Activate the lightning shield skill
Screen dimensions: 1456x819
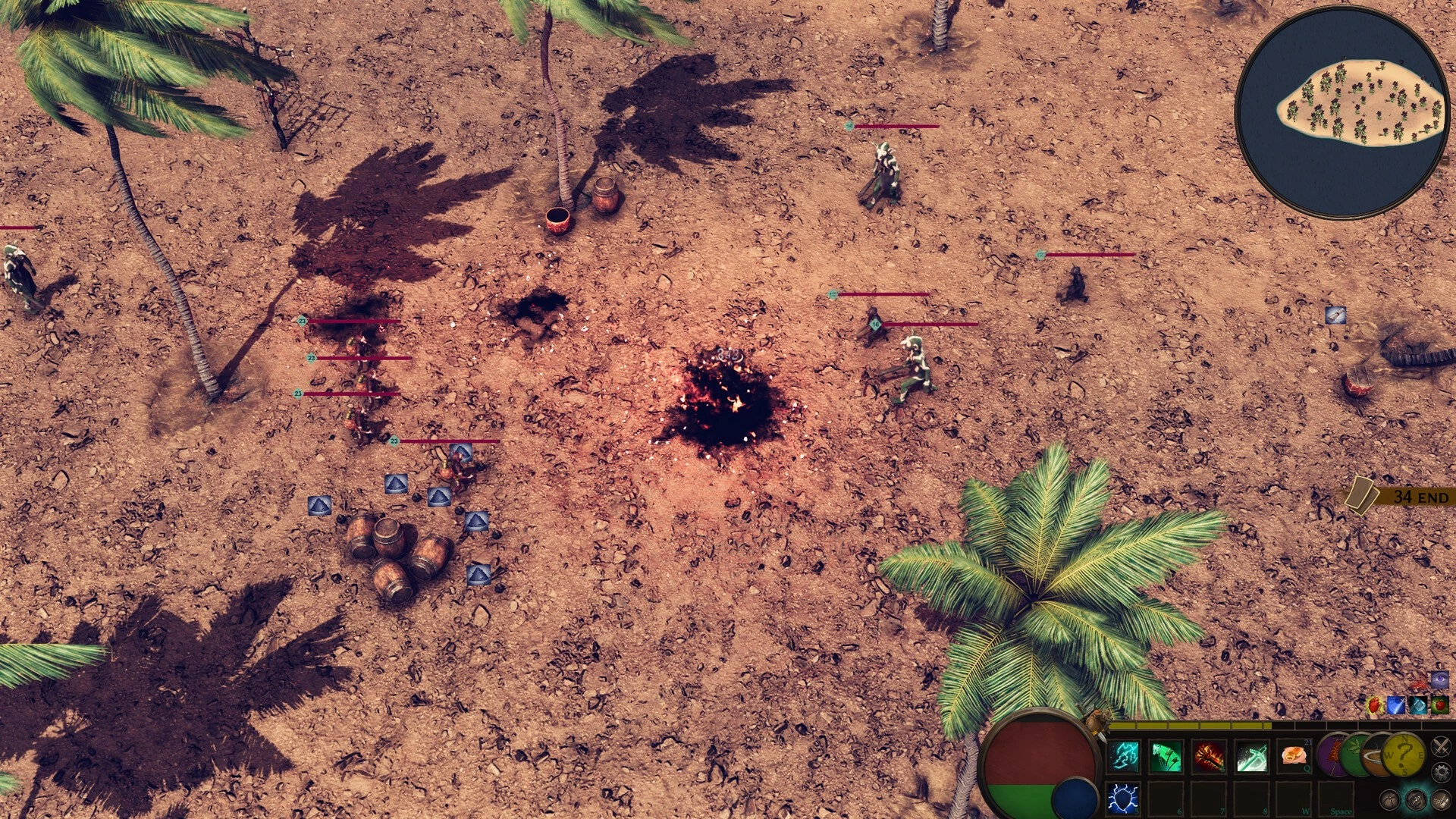click(x=1124, y=799)
